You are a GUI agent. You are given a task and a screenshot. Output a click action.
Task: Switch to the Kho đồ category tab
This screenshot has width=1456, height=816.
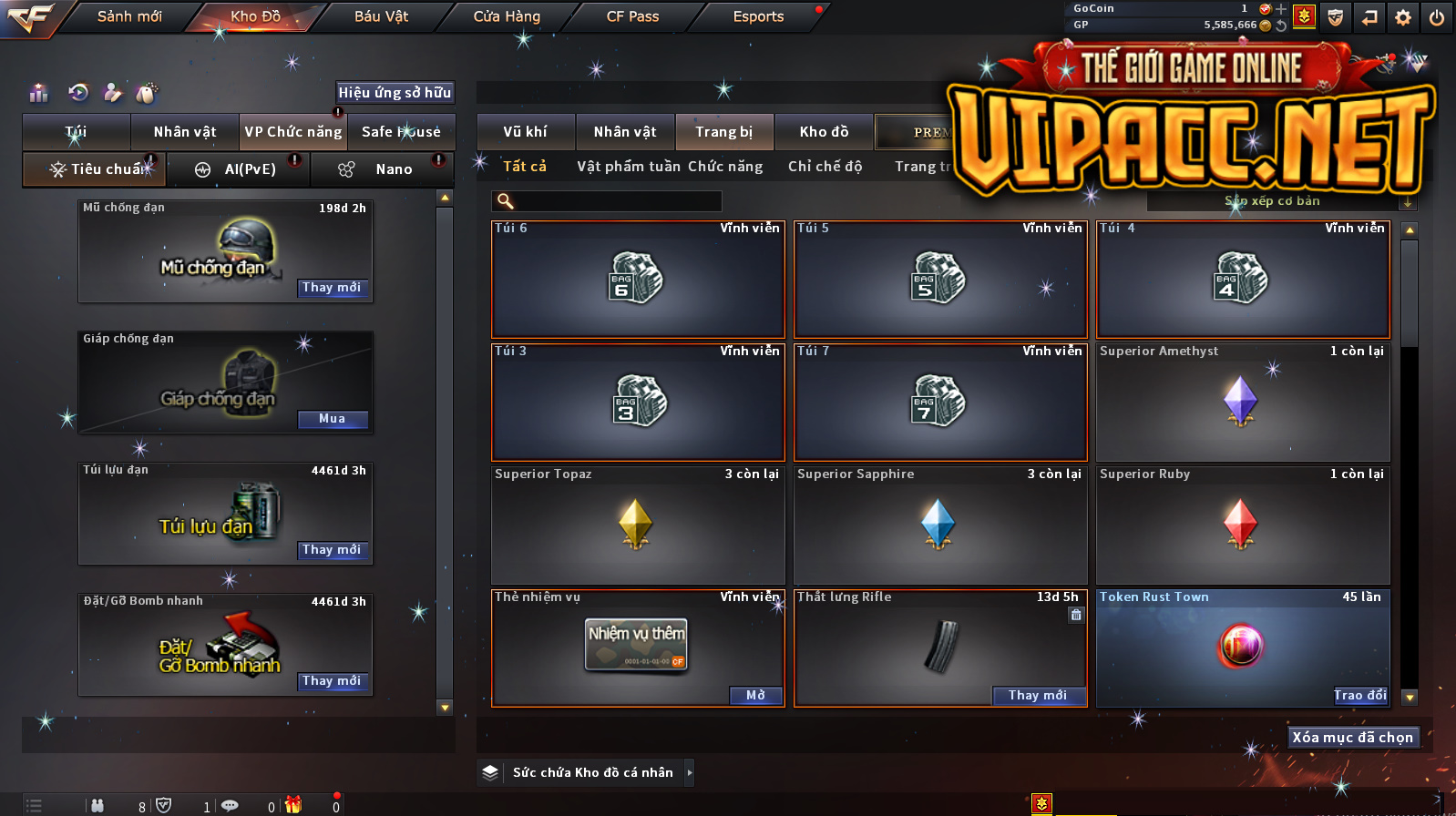coord(824,132)
